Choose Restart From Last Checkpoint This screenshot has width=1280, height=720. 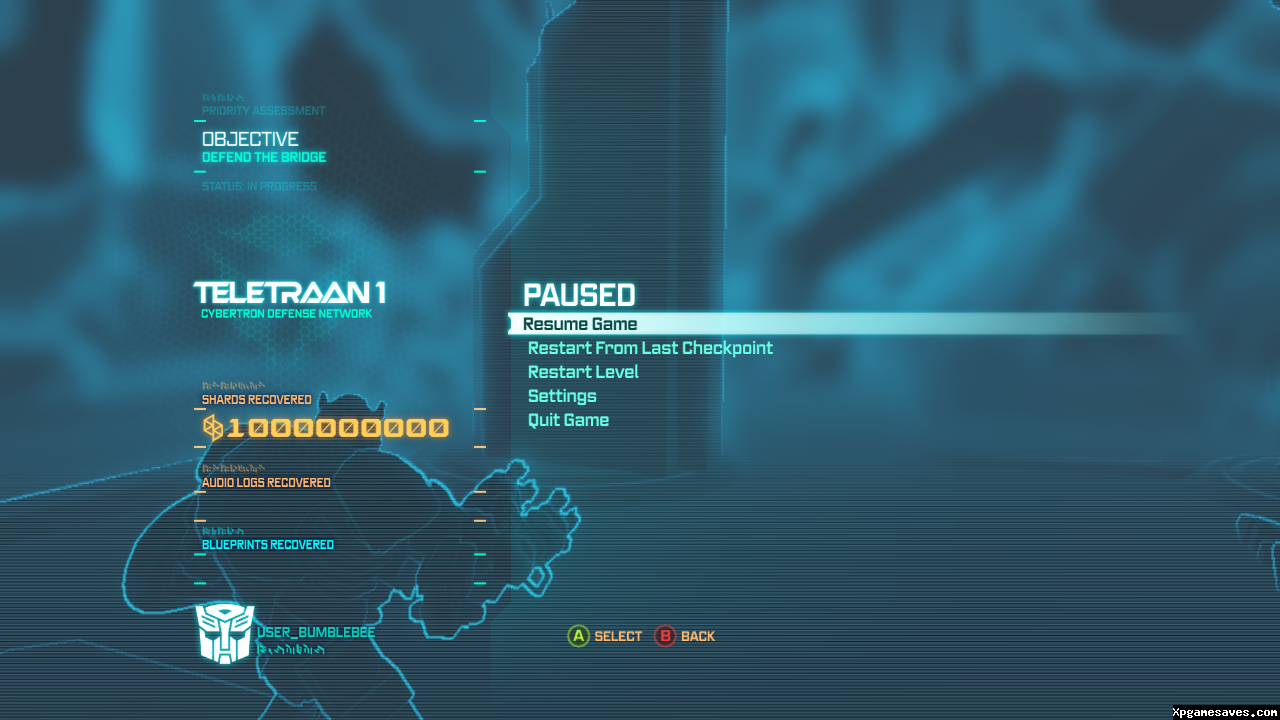(x=650, y=348)
